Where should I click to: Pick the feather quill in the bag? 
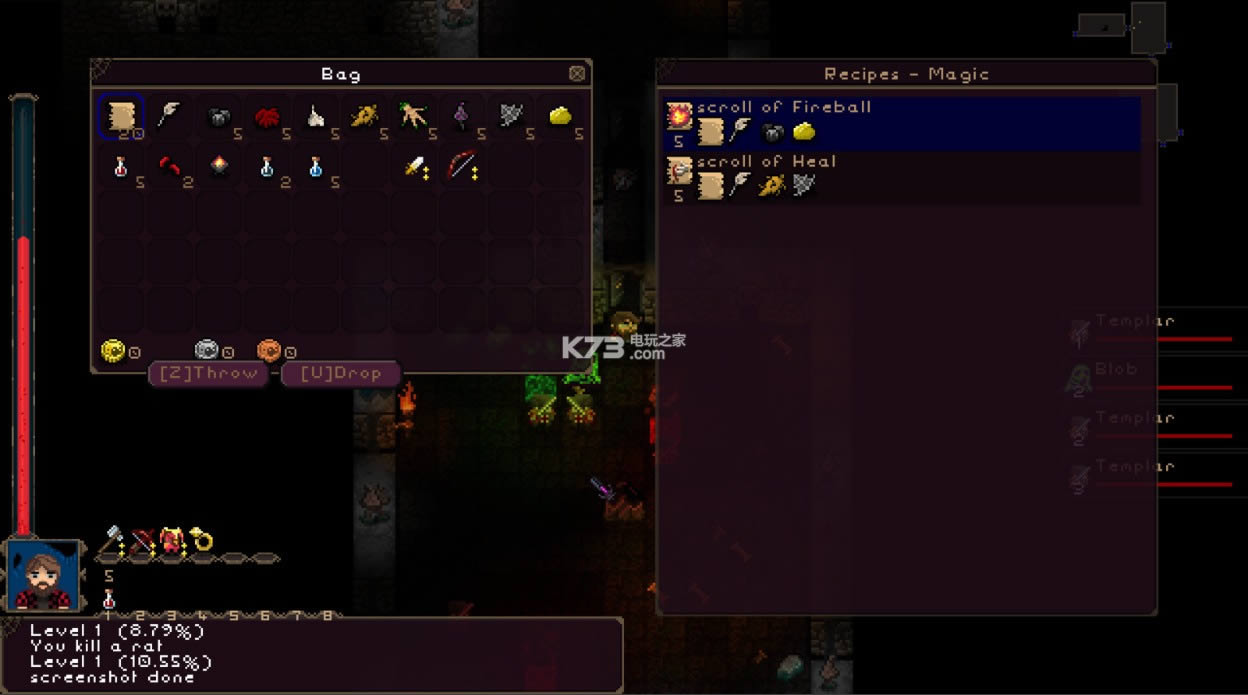pos(169,116)
